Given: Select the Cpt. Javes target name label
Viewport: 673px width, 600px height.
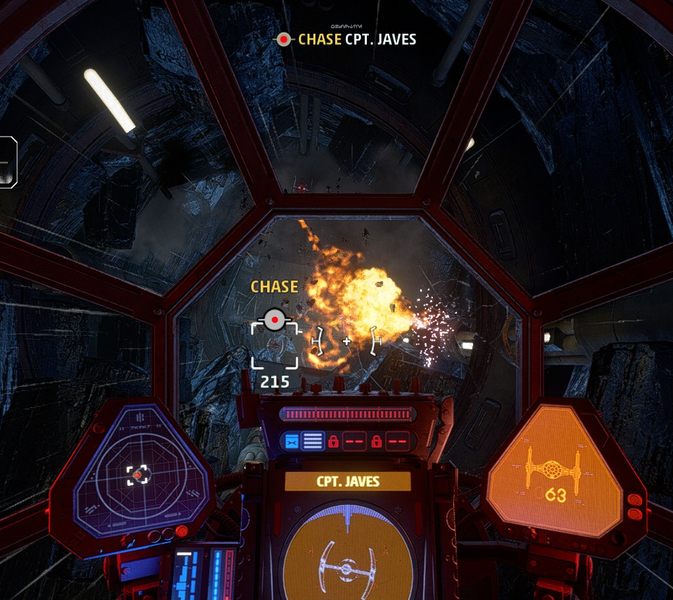Looking at the screenshot, I should [x=347, y=482].
